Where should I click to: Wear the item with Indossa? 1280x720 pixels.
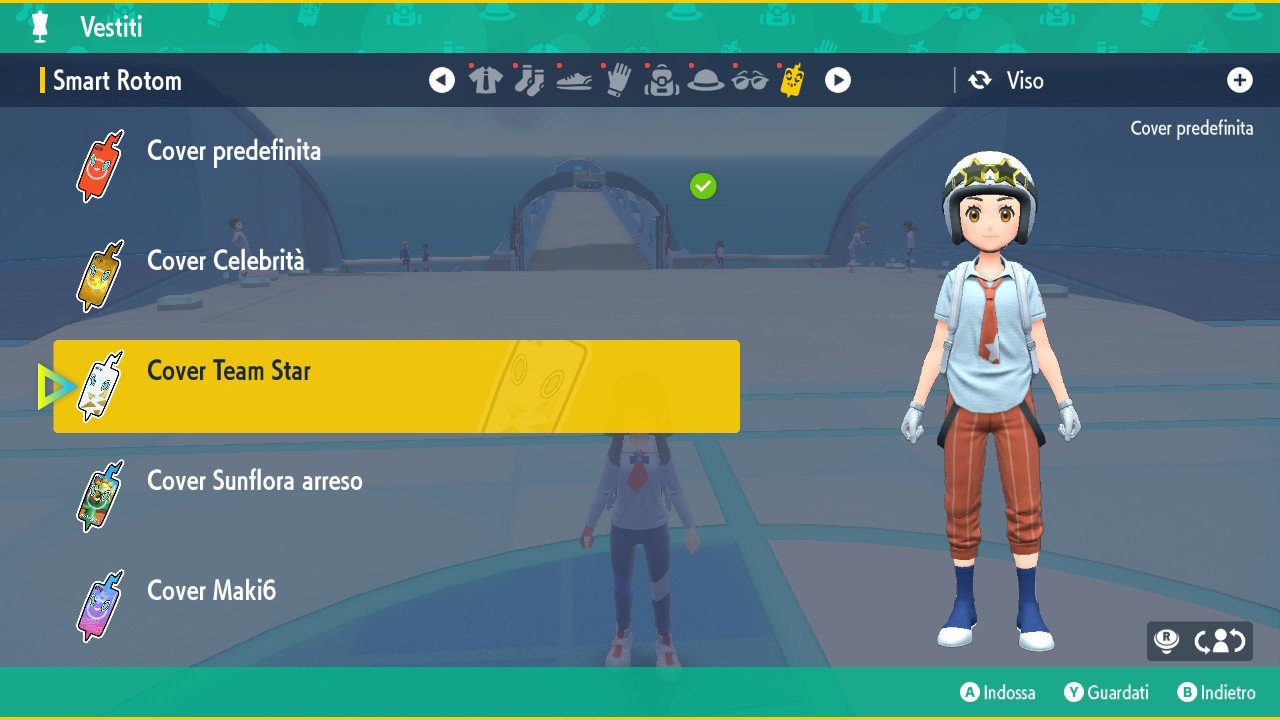[x=998, y=692]
